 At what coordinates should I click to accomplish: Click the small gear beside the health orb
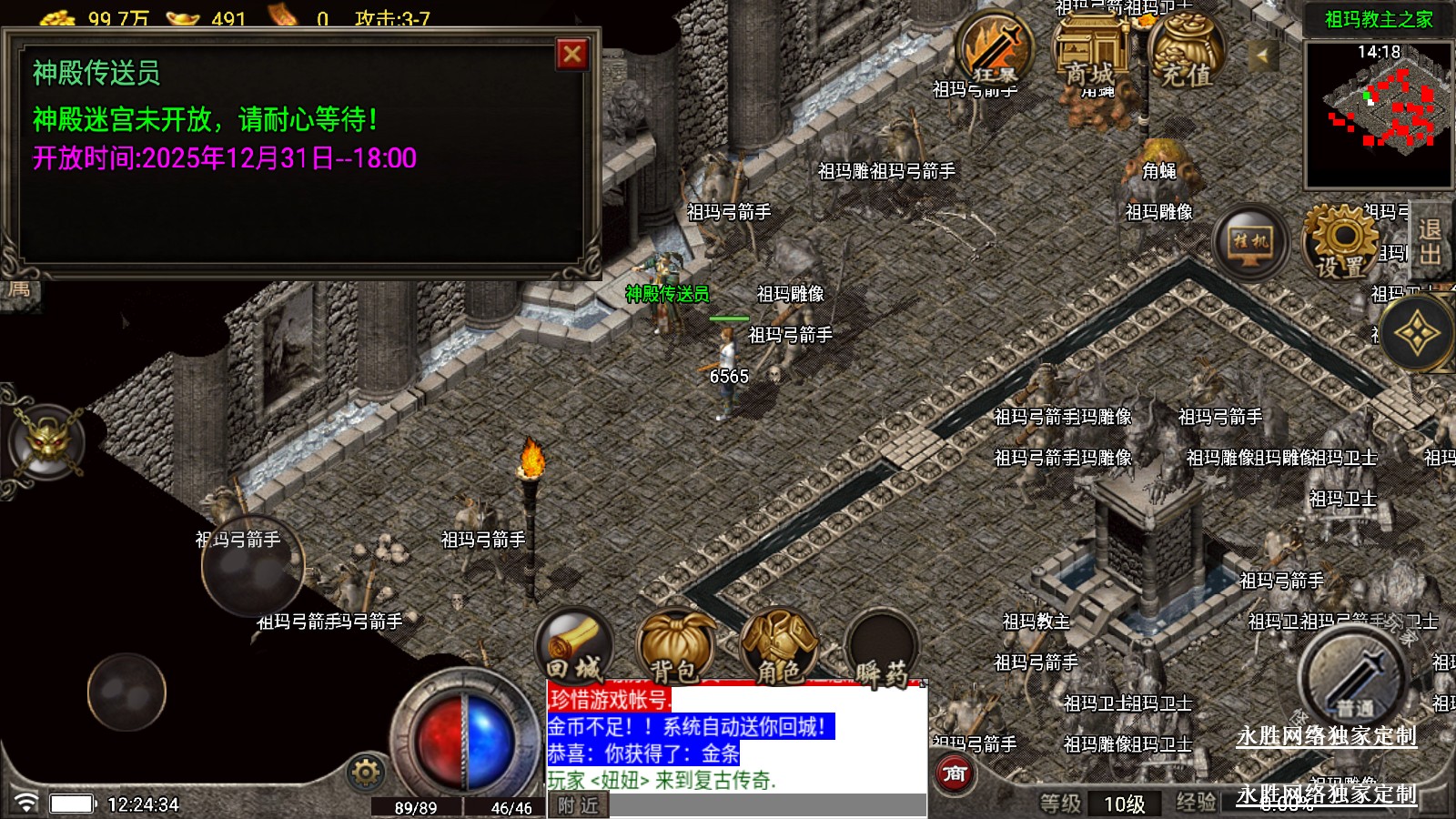pyautogui.click(x=366, y=773)
